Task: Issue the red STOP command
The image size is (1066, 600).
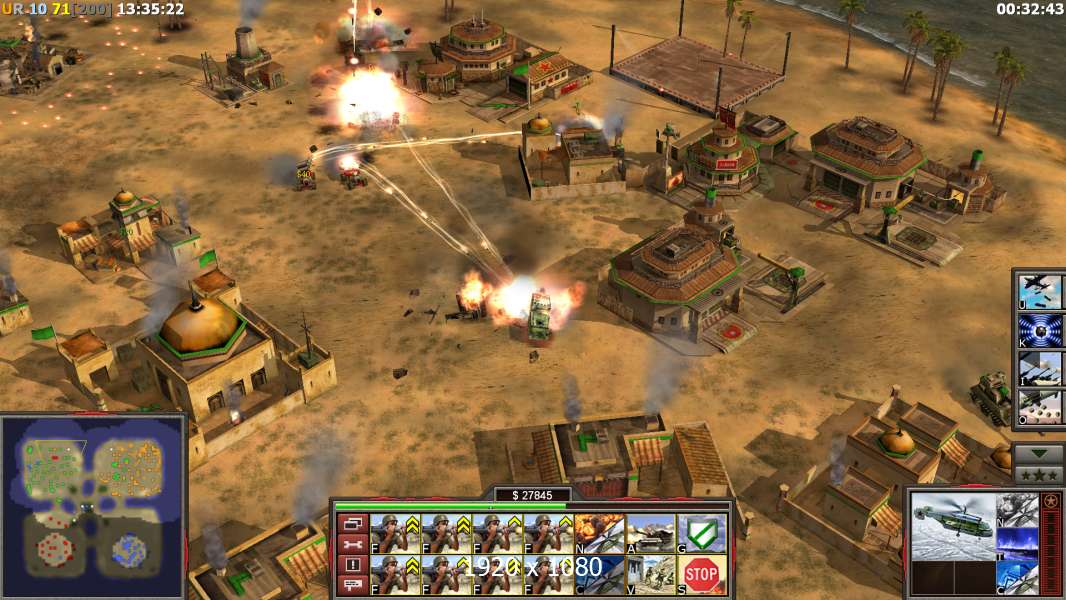Action: [x=702, y=575]
